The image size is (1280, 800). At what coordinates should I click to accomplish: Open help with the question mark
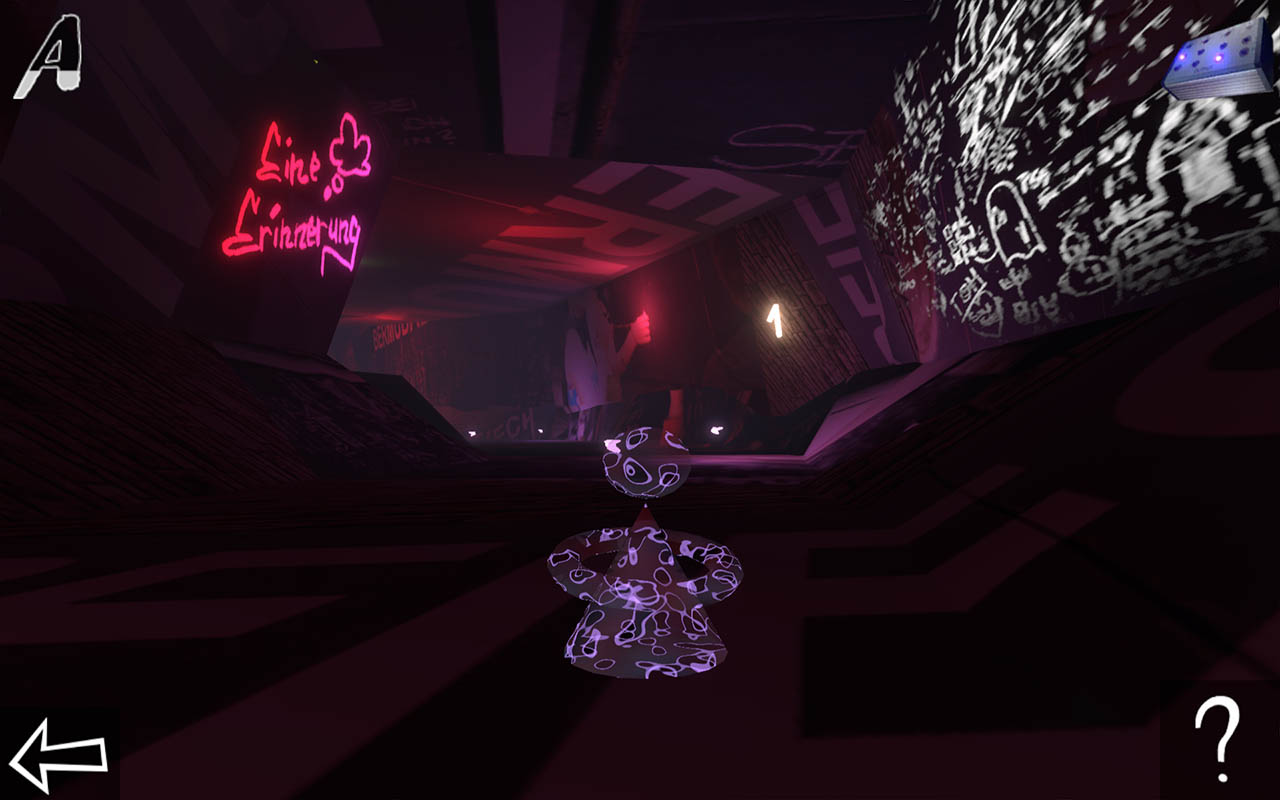coord(1218,739)
